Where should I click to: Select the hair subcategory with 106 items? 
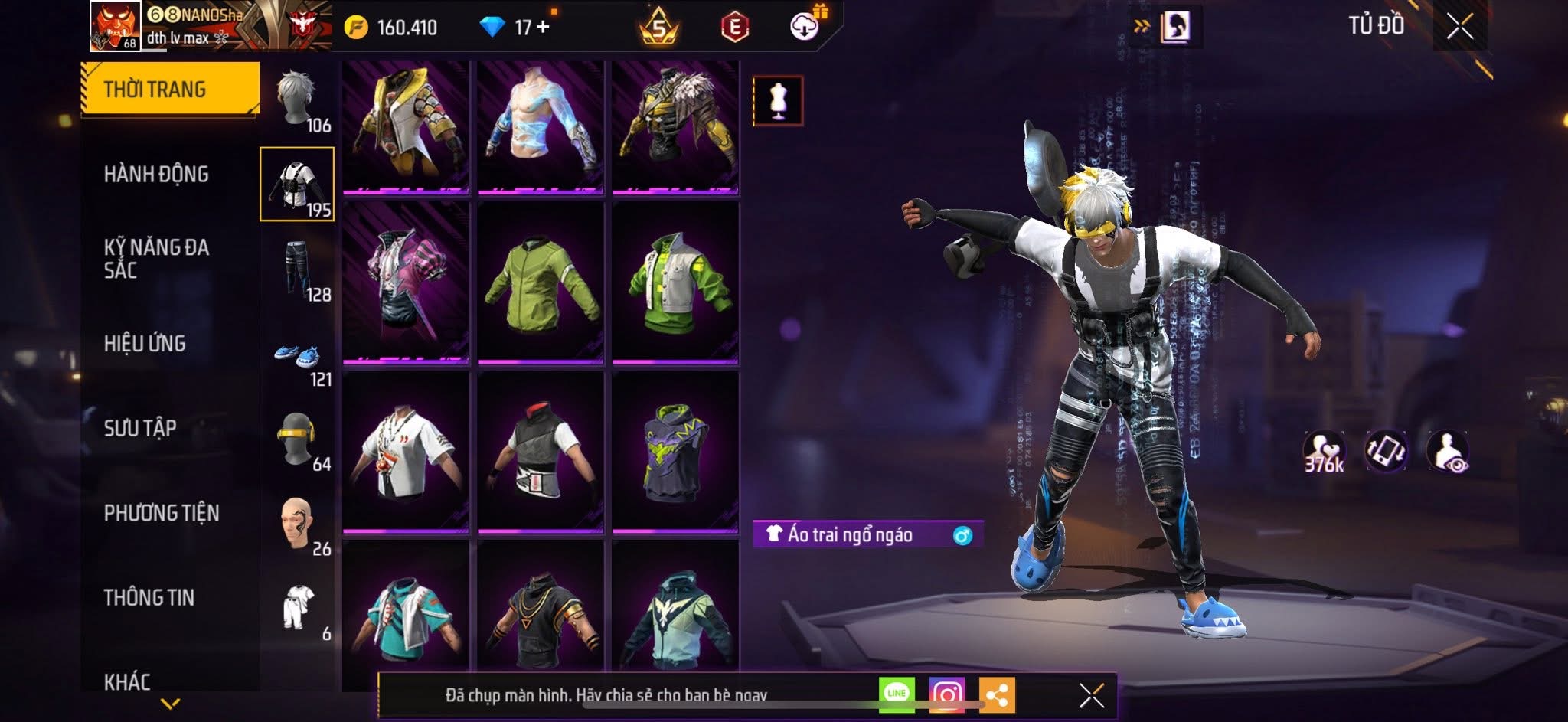[x=297, y=100]
